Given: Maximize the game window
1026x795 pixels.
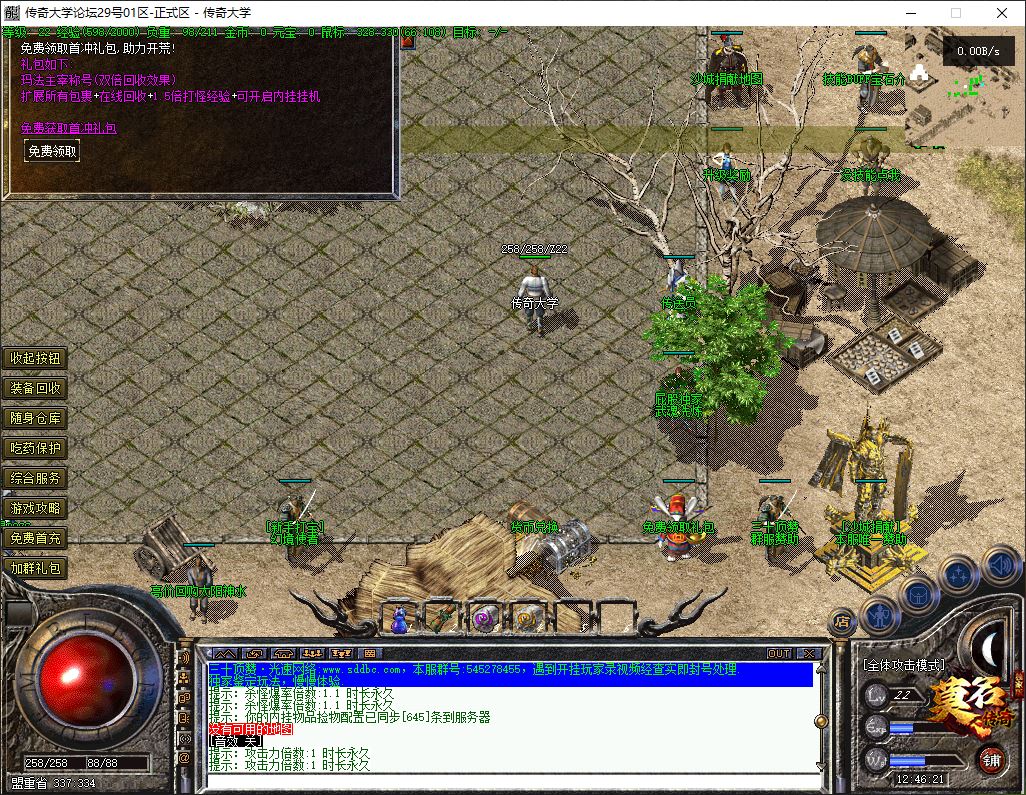Looking at the screenshot, I should click(x=955, y=13).
